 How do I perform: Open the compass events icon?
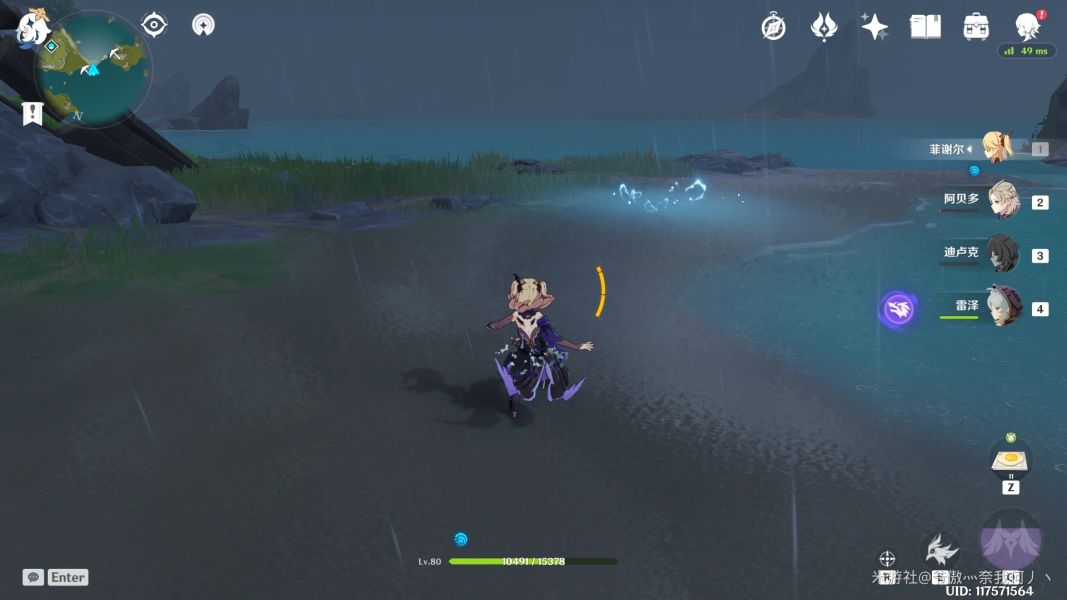(773, 27)
